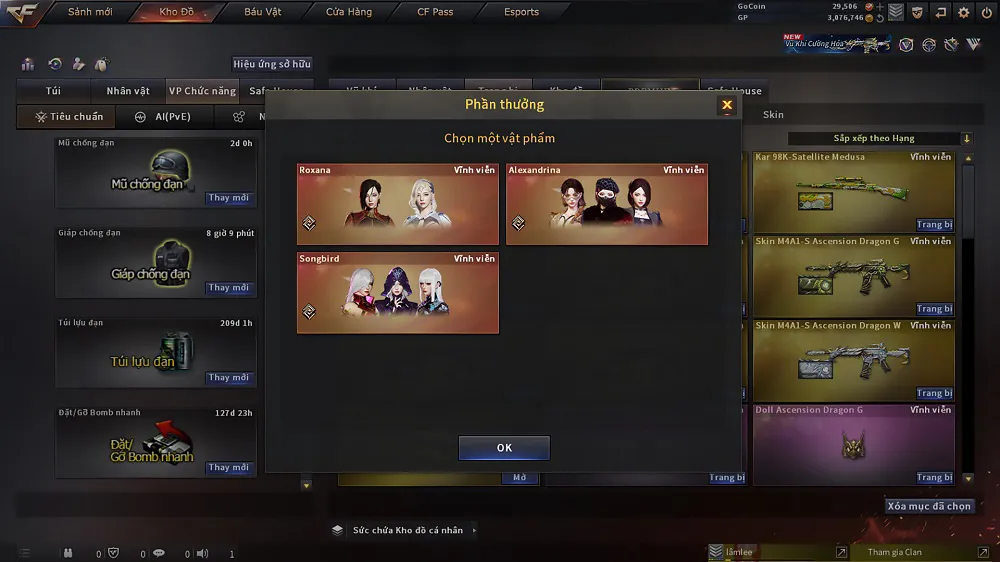Open the Sắp xếp theo Hạng sort dropdown

click(x=880, y=138)
